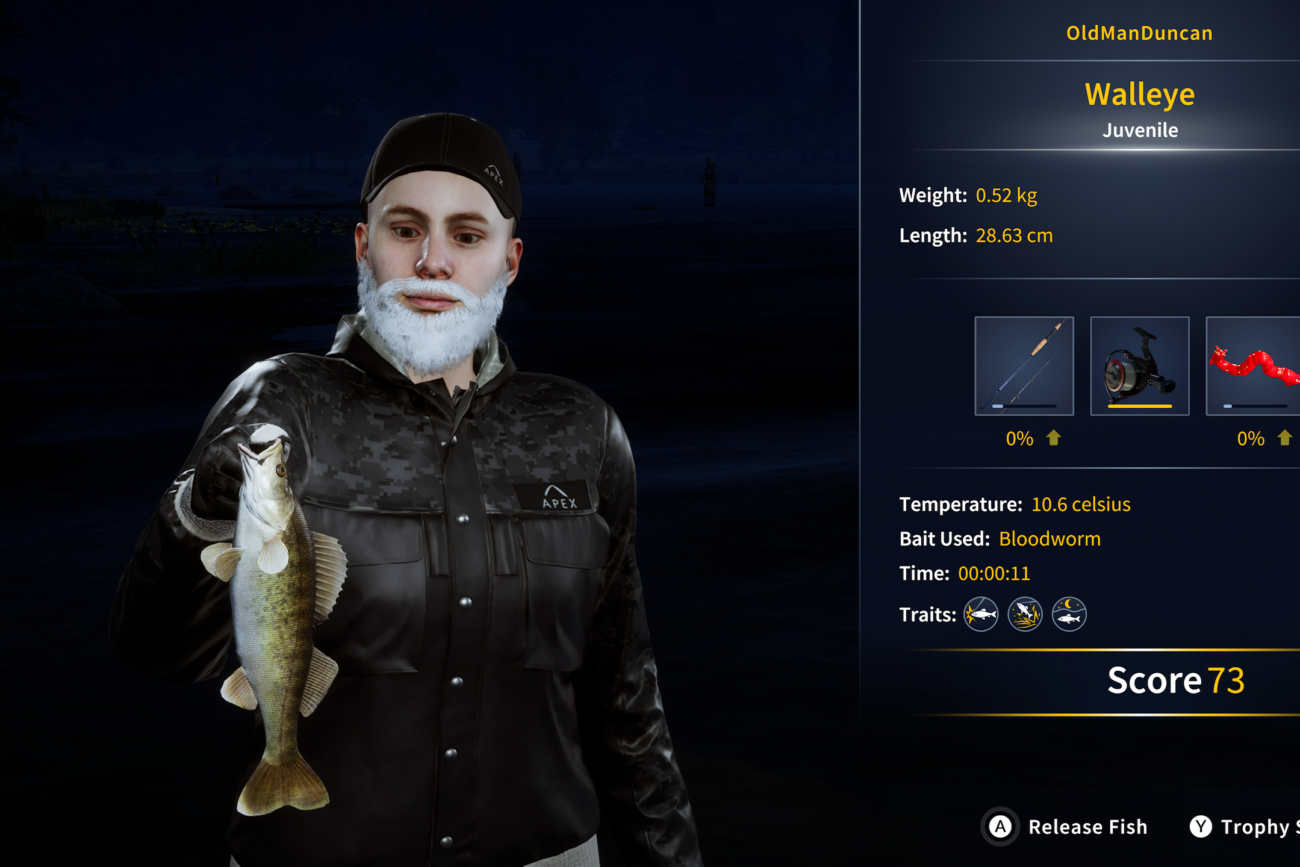Select the red bloodworm bait tile

tap(1254, 365)
